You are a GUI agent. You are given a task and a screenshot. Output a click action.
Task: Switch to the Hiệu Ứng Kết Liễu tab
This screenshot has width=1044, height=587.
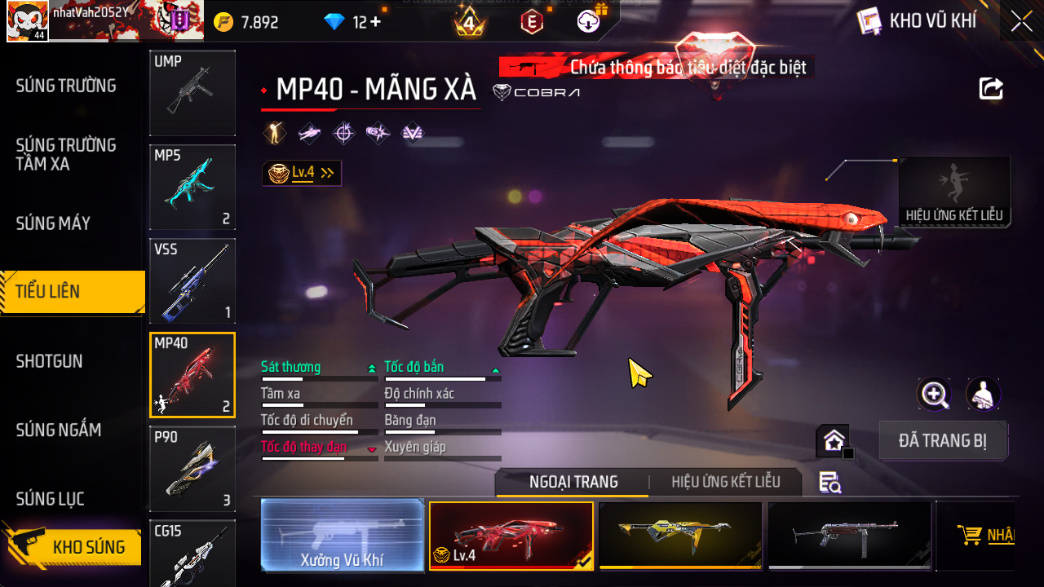(725, 482)
